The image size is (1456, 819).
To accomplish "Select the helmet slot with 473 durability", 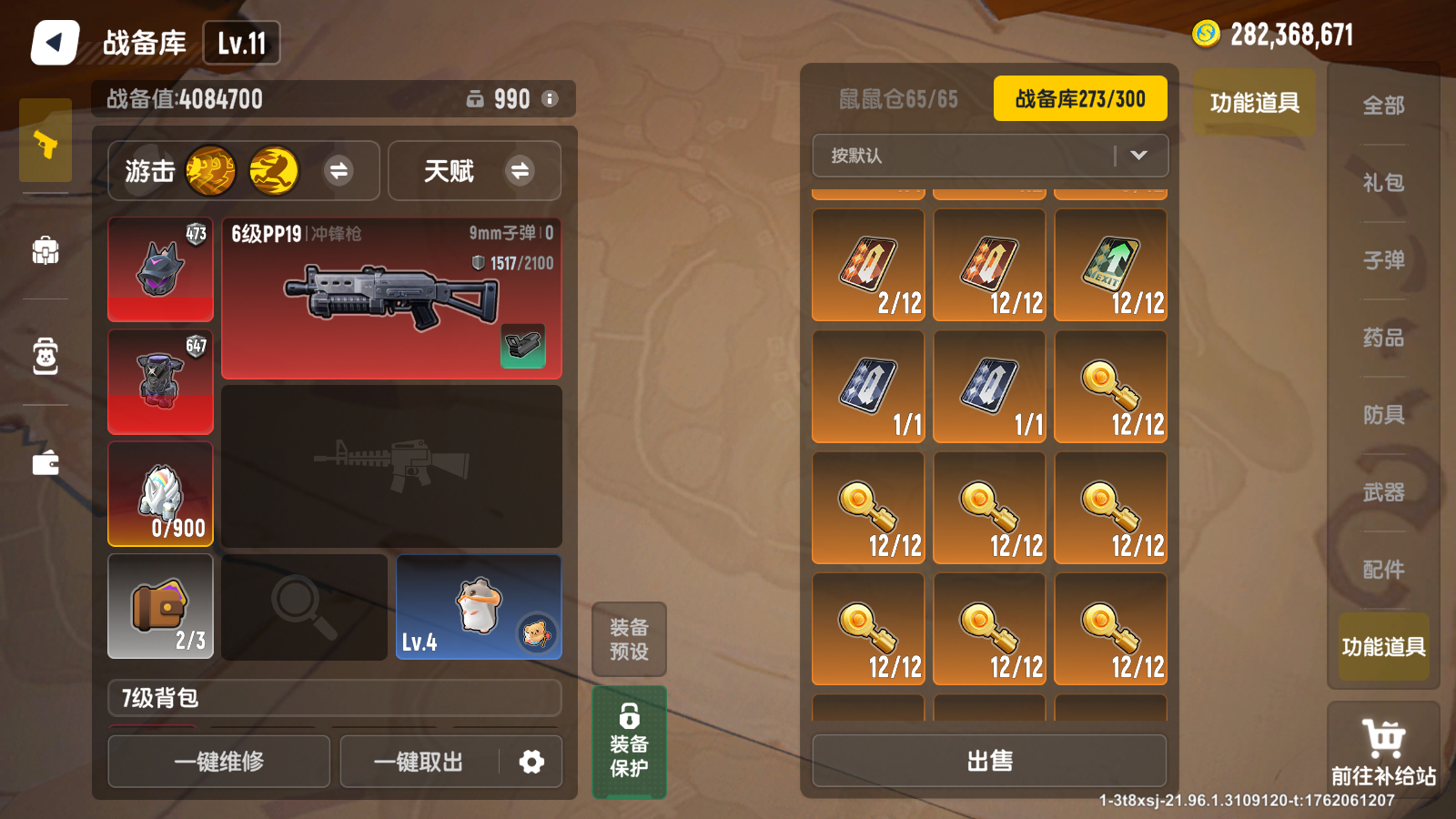I will (x=160, y=268).
